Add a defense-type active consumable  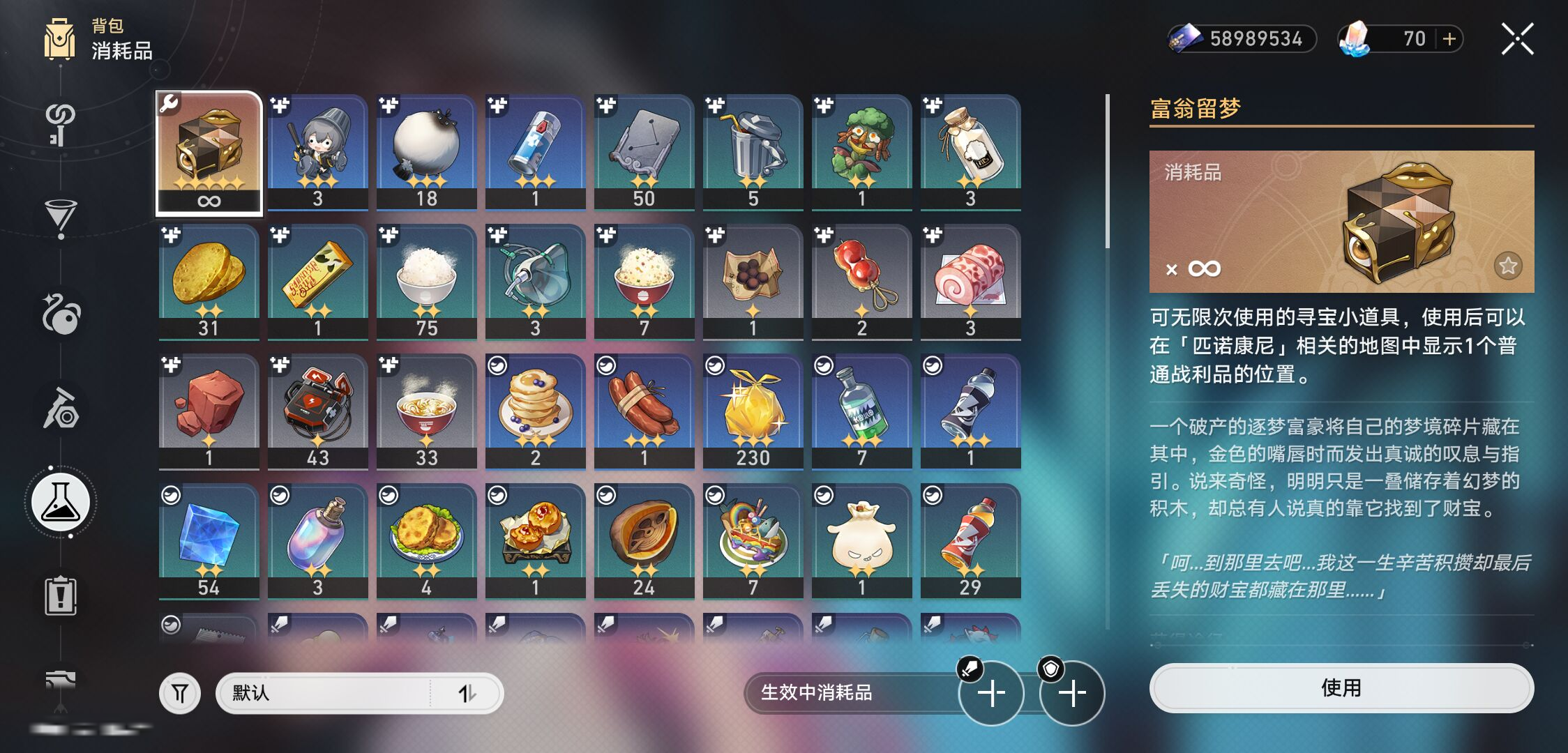(1072, 693)
